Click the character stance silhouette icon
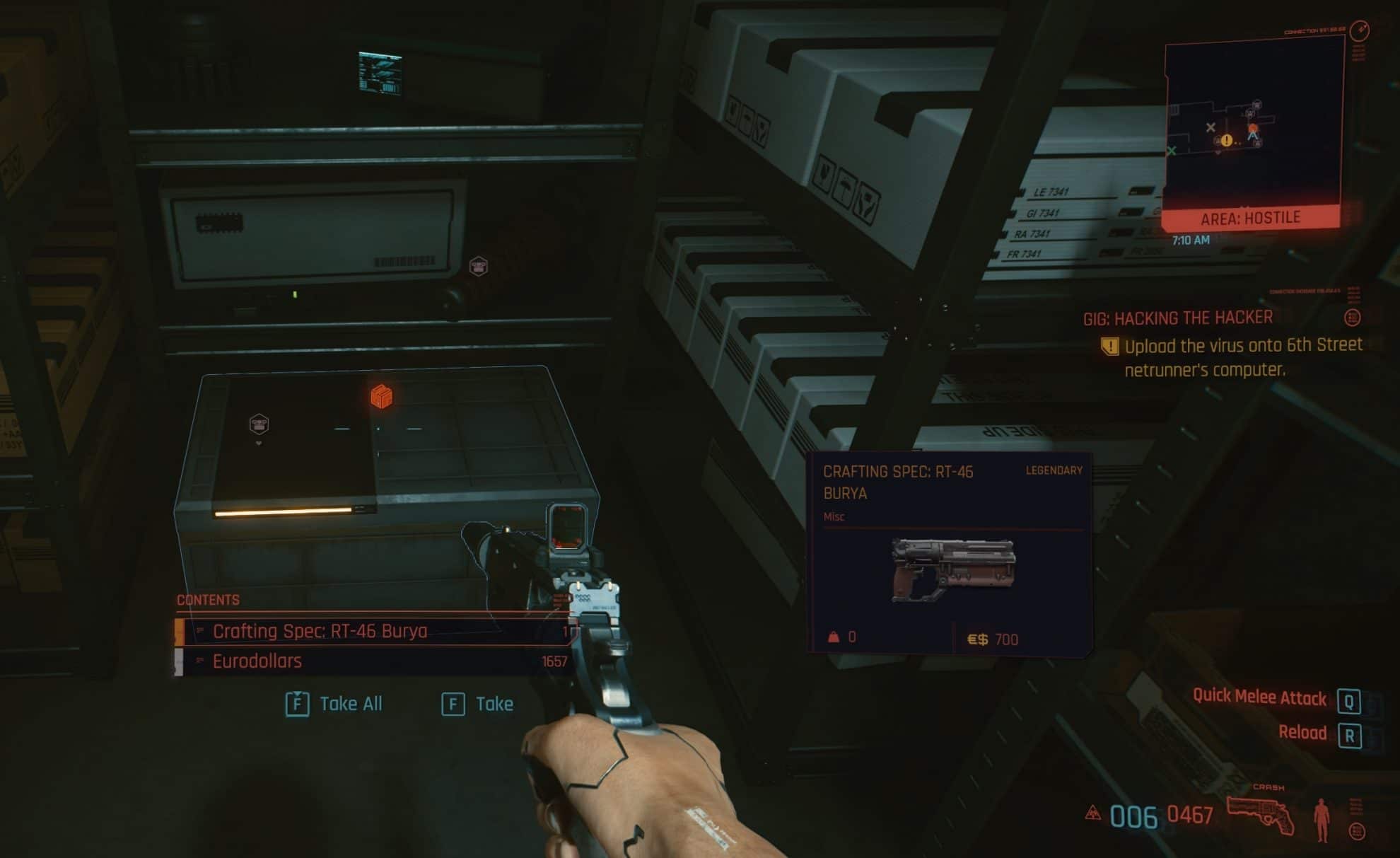The image size is (1400, 858). pos(1321,820)
